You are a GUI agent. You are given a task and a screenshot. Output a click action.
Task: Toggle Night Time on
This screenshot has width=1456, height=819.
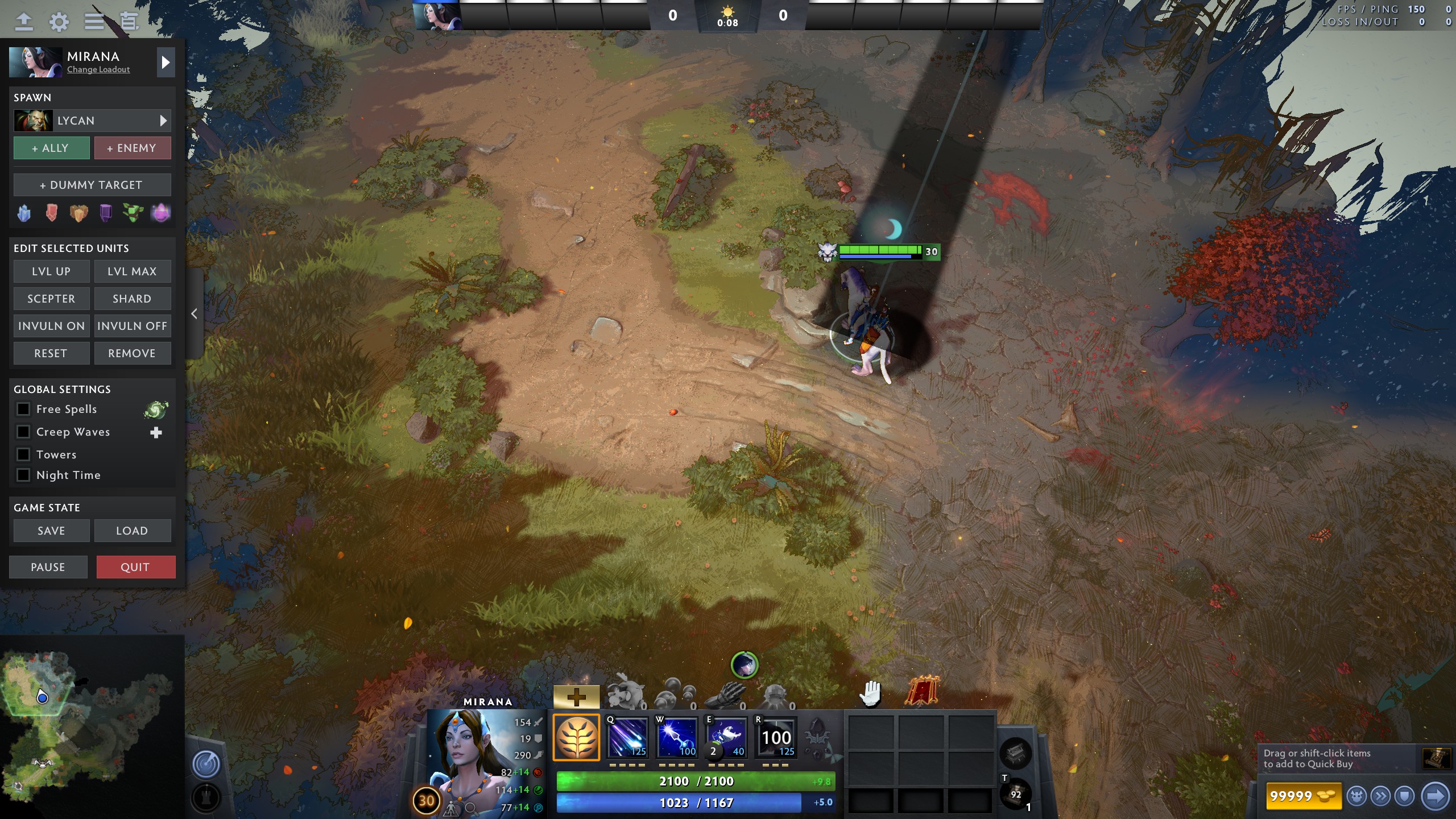(x=23, y=474)
